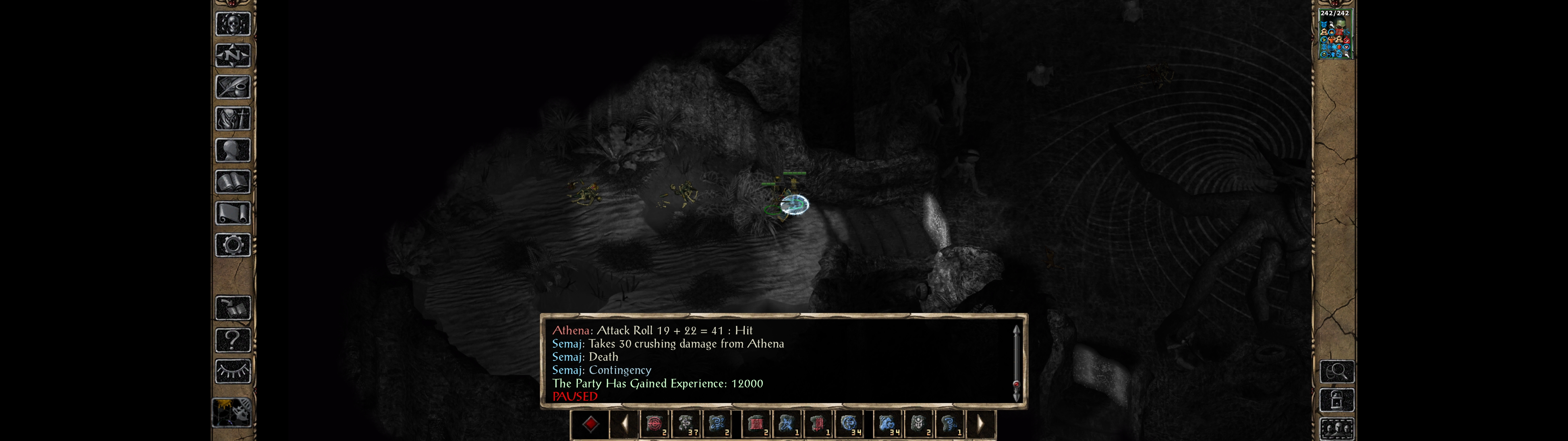1568x441 pixels.
Task: Open the area map with the compass icon
Action: pyautogui.click(x=232, y=56)
